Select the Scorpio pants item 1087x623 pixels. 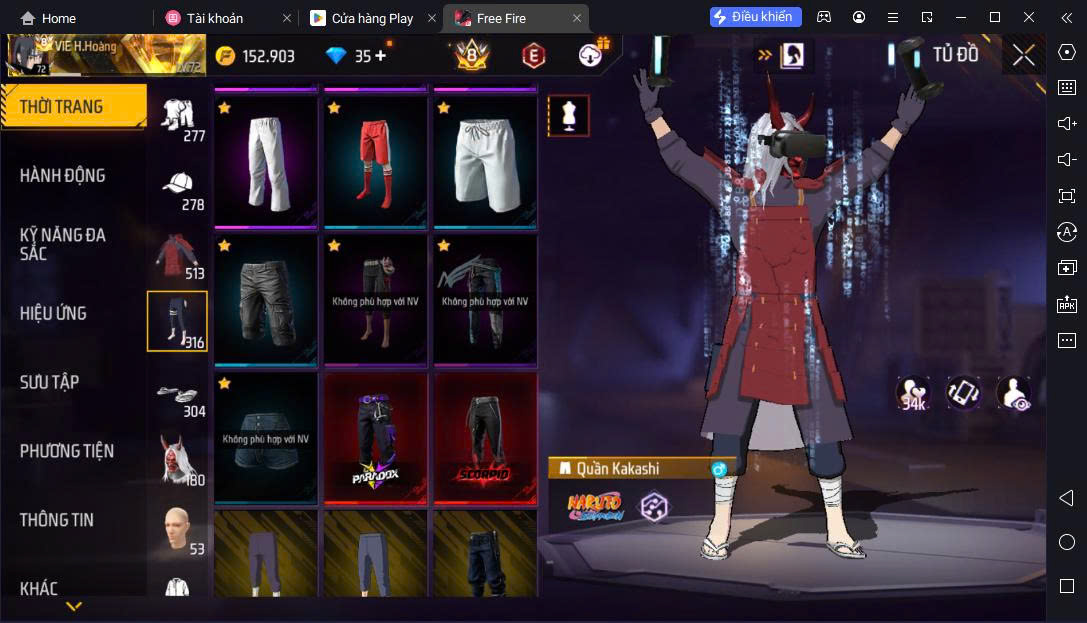(485, 437)
